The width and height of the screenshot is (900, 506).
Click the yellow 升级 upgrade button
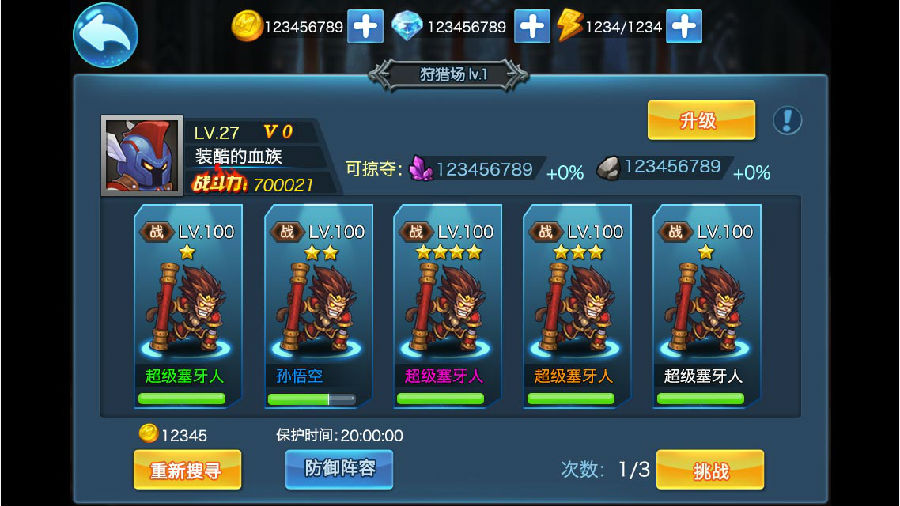click(x=701, y=121)
